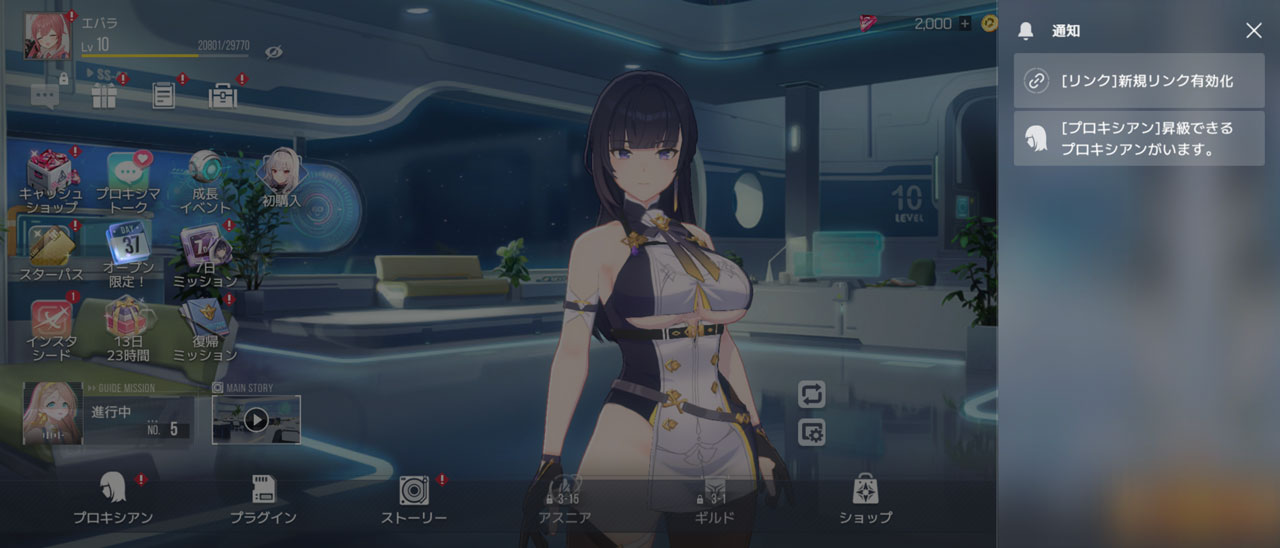Toggle the hide-UI eye icon
Viewport: 1280px width, 548px height.
(273, 51)
